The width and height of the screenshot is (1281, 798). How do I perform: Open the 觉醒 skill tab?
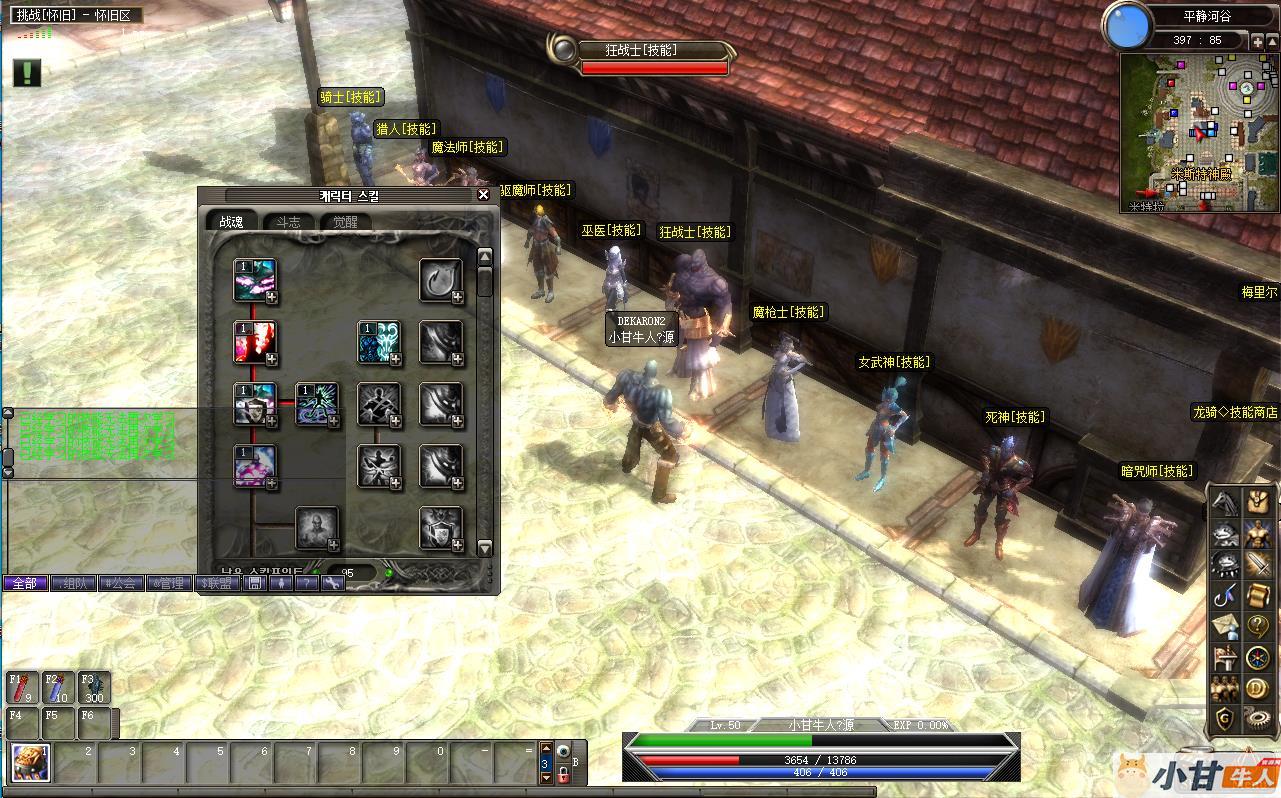345,222
